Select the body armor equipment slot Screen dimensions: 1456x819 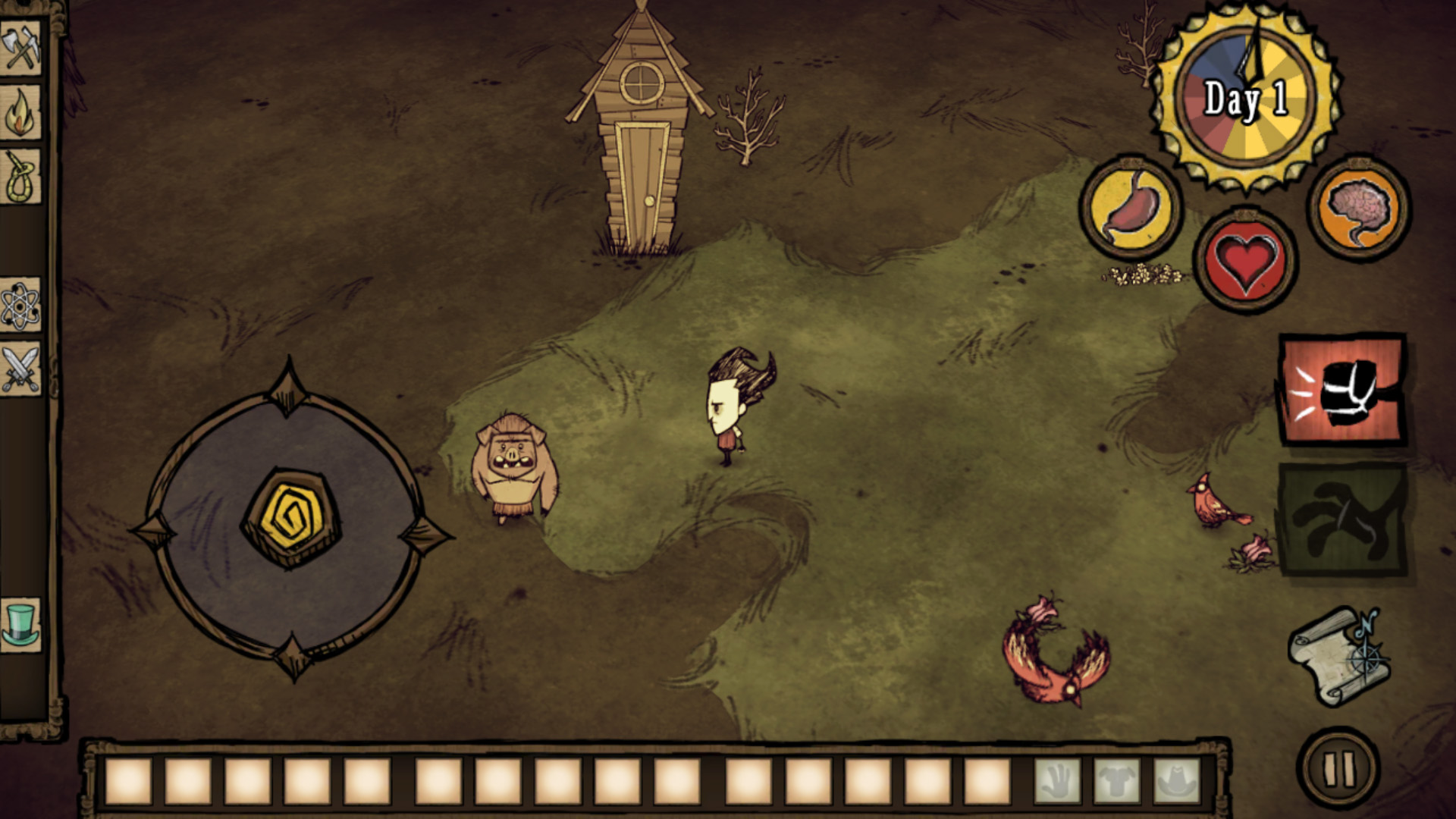(x=1116, y=781)
